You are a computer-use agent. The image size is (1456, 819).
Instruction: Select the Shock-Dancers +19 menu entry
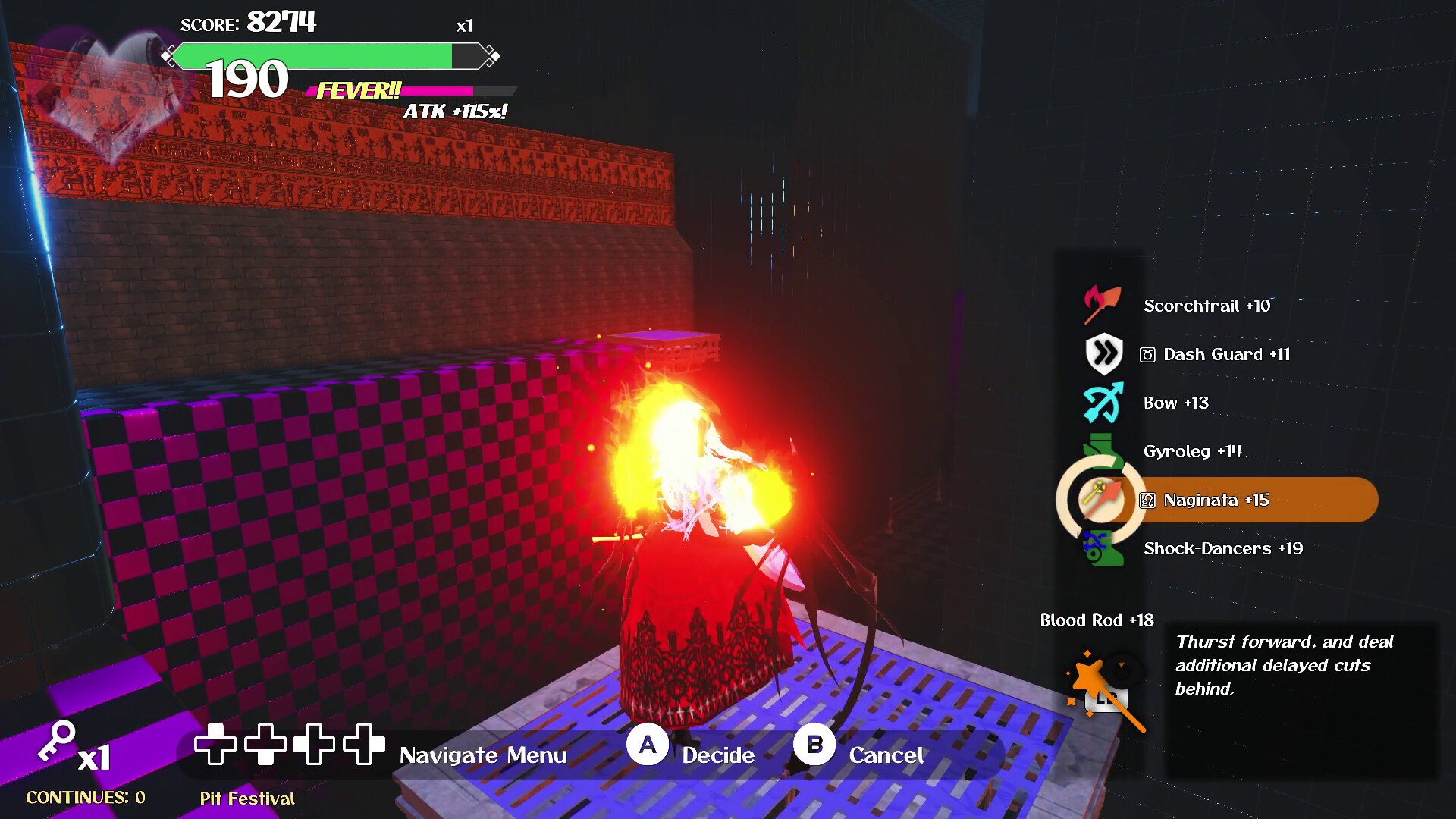coord(1222,548)
